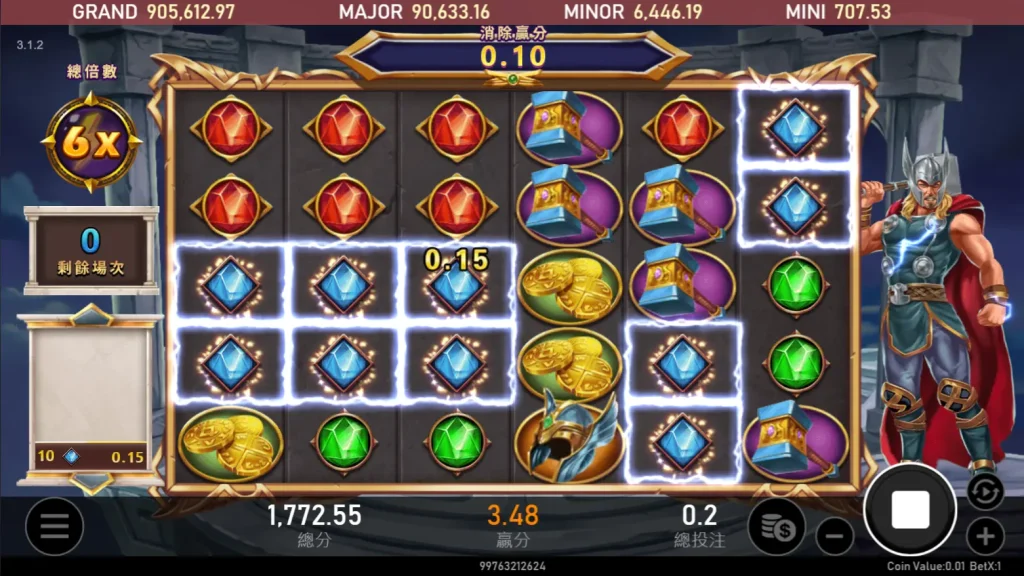Decrease the bet with the minus button
1024x576 pixels.
[834, 537]
